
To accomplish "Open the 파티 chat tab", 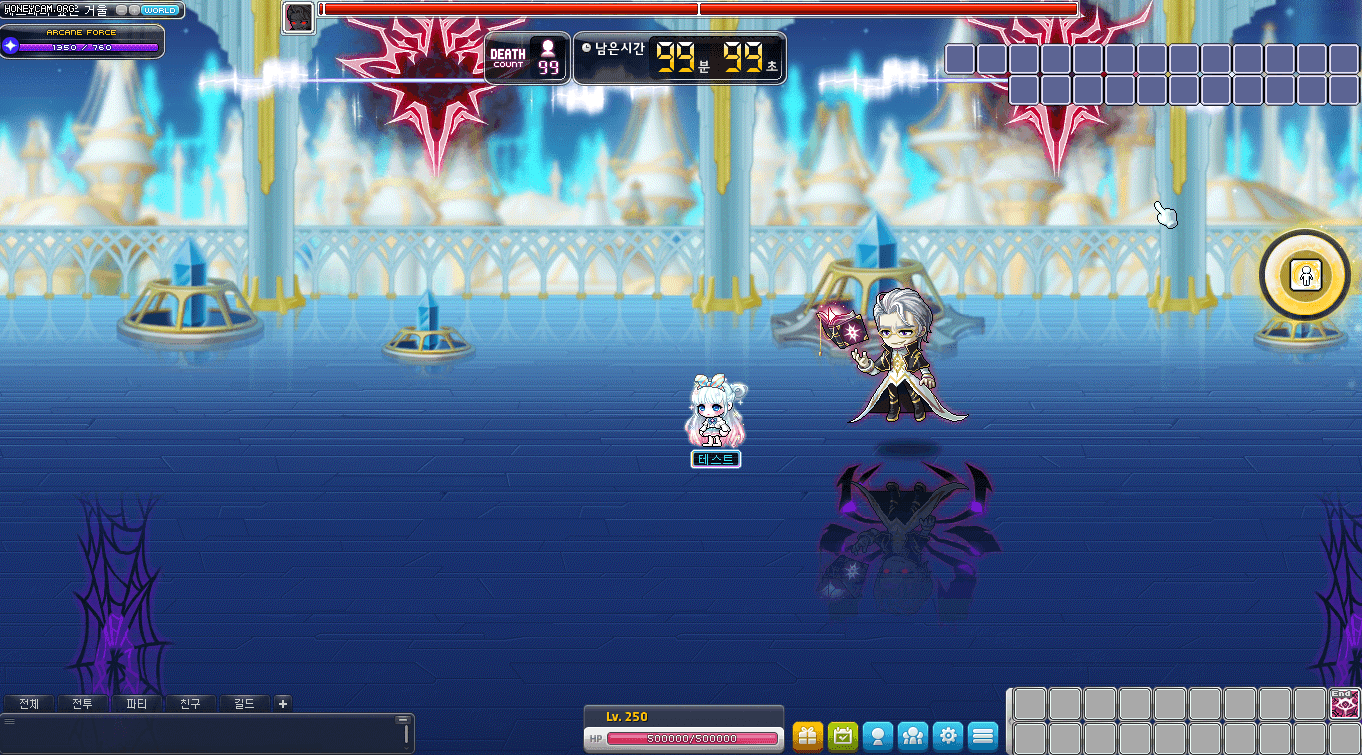I will click(x=137, y=704).
